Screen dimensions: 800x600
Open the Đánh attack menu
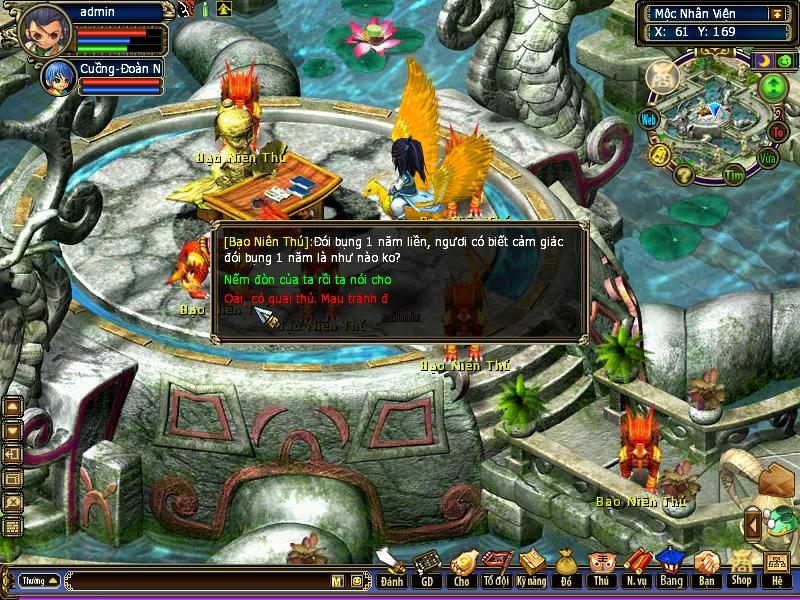tap(391, 570)
